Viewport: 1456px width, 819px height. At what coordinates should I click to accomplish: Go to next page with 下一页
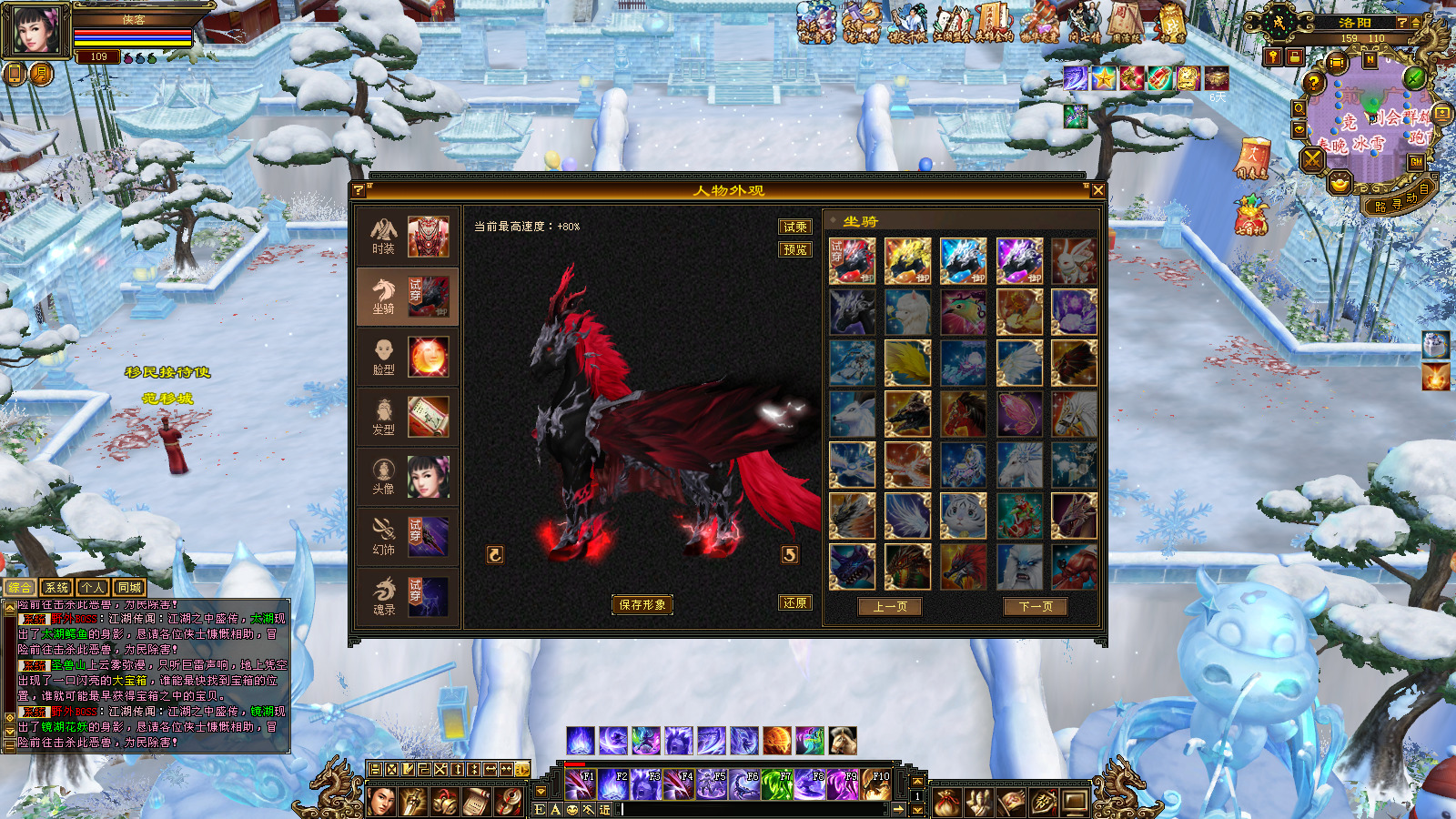(1036, 607)
